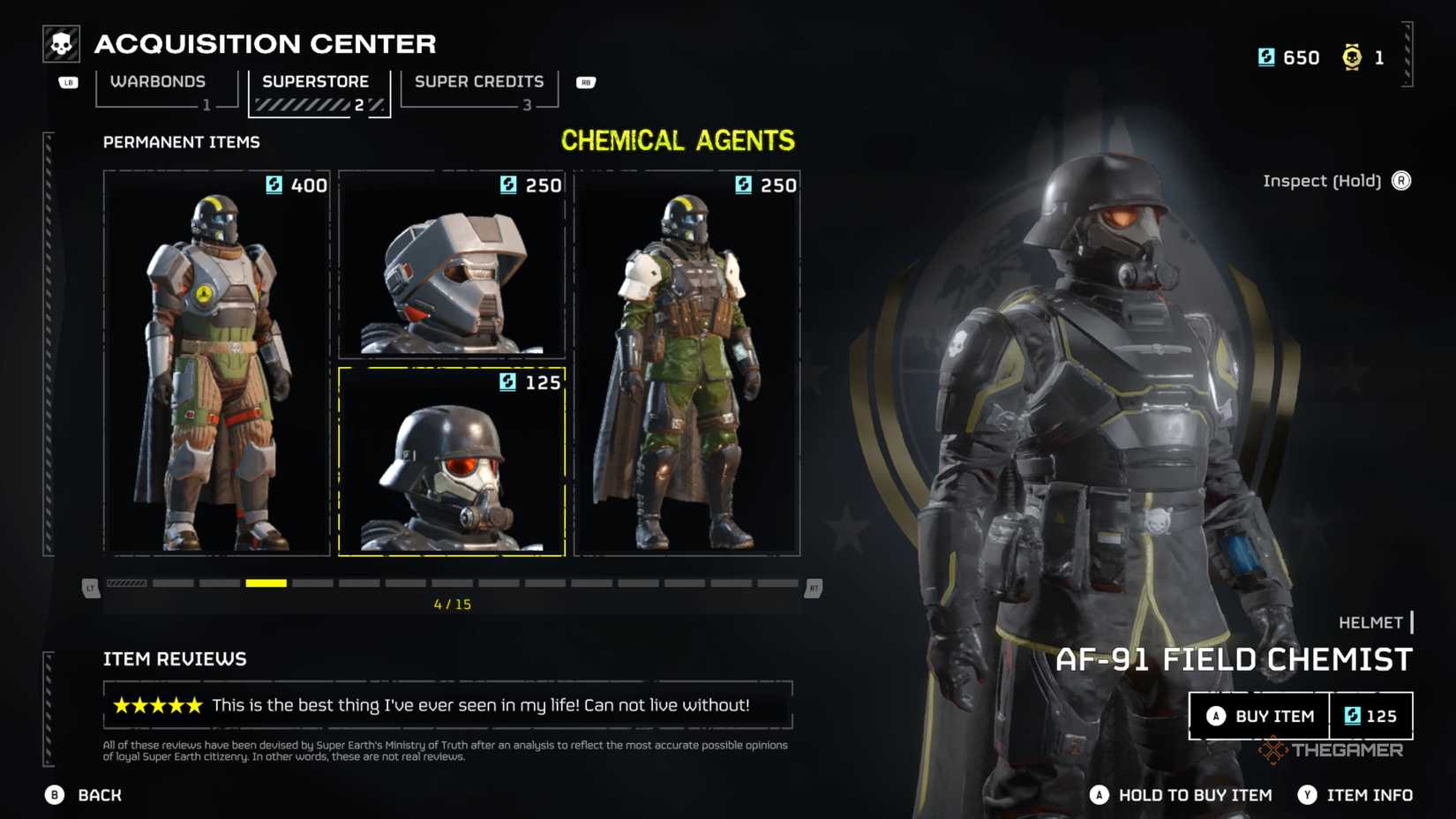The image size is (1456, 819).
Task: Buy the AF-91 Field Chemist item
Action: [x=1260, y=716]
